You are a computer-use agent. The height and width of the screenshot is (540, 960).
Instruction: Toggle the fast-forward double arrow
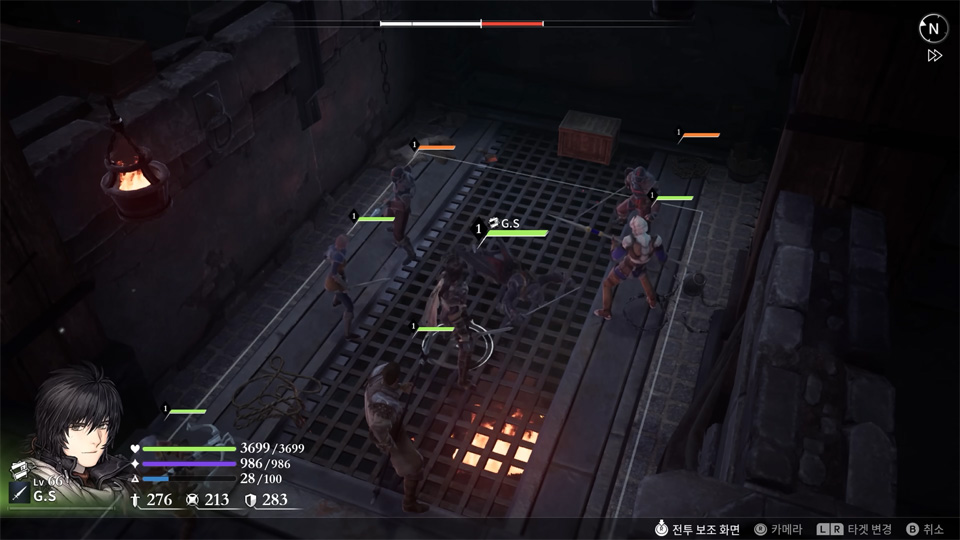934,56
